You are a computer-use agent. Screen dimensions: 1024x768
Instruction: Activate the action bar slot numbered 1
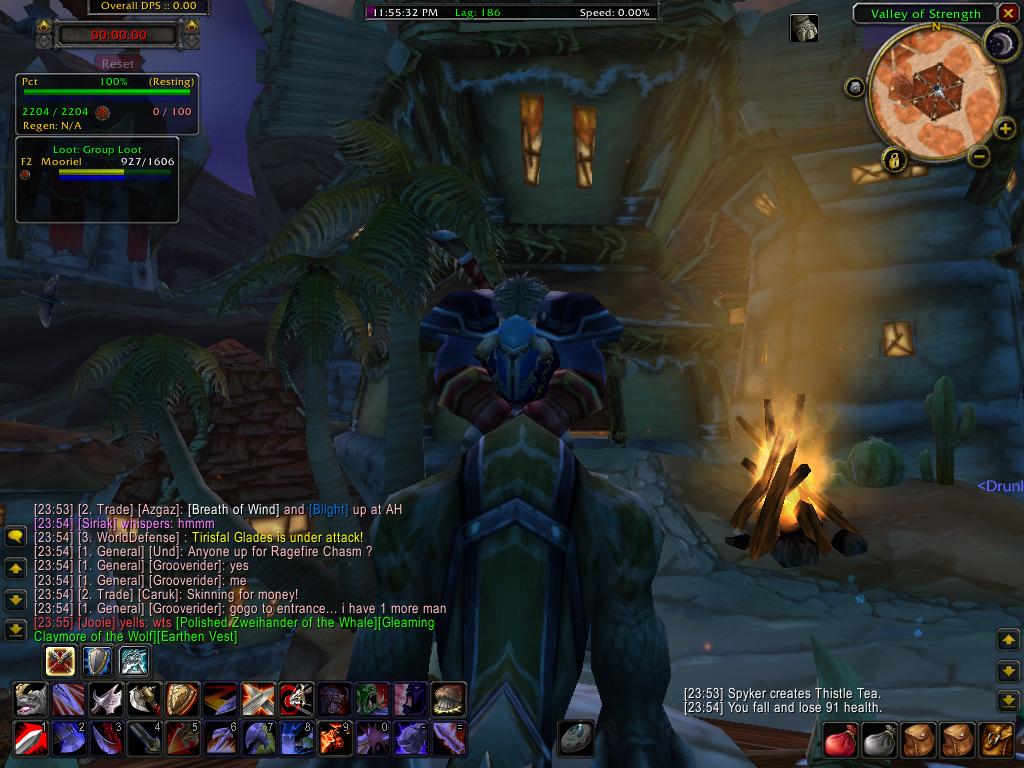pos(31,738)
